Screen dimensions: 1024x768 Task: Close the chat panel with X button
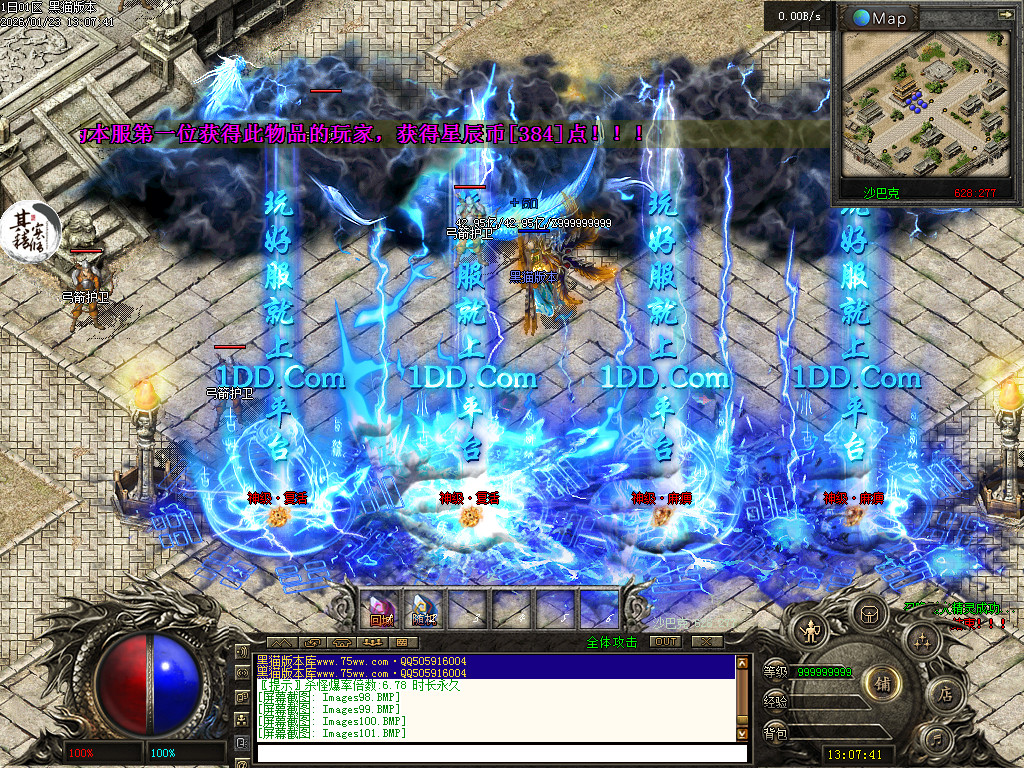click(x=706, y=641)
